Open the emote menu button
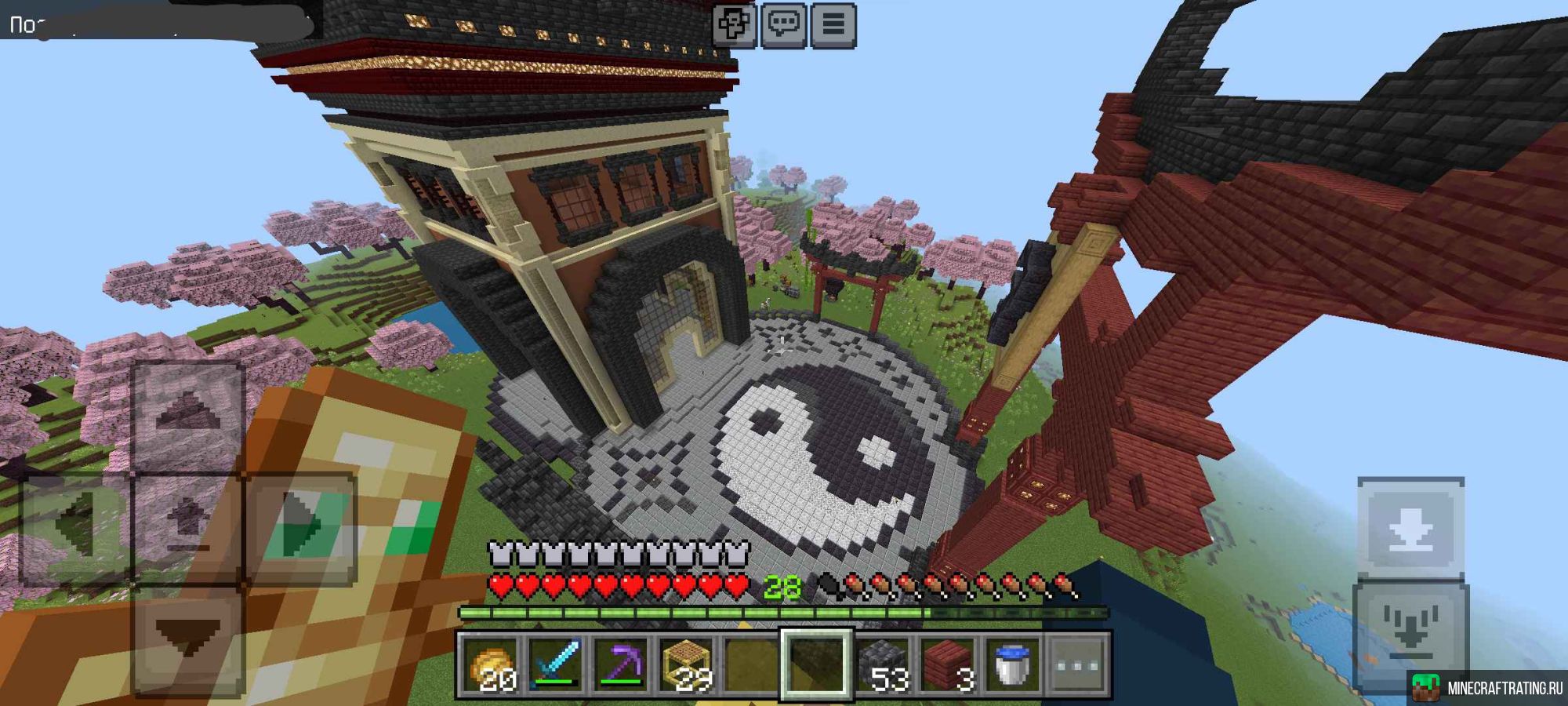 735,25
